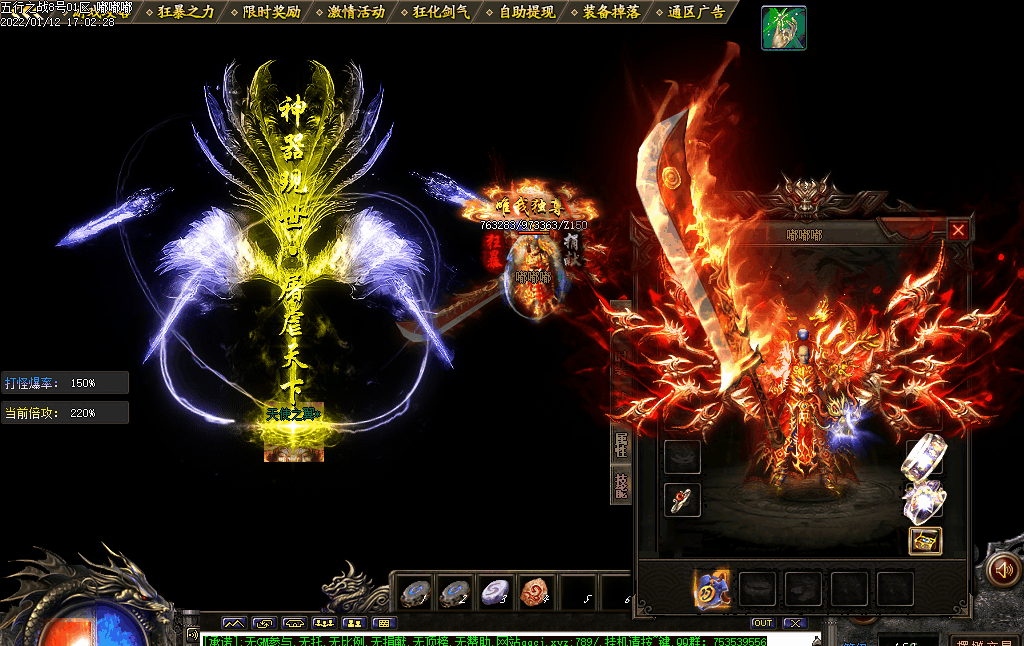Select the red gem ring equipment slot
Screen dimensions: 1024x646
[682, 500]
